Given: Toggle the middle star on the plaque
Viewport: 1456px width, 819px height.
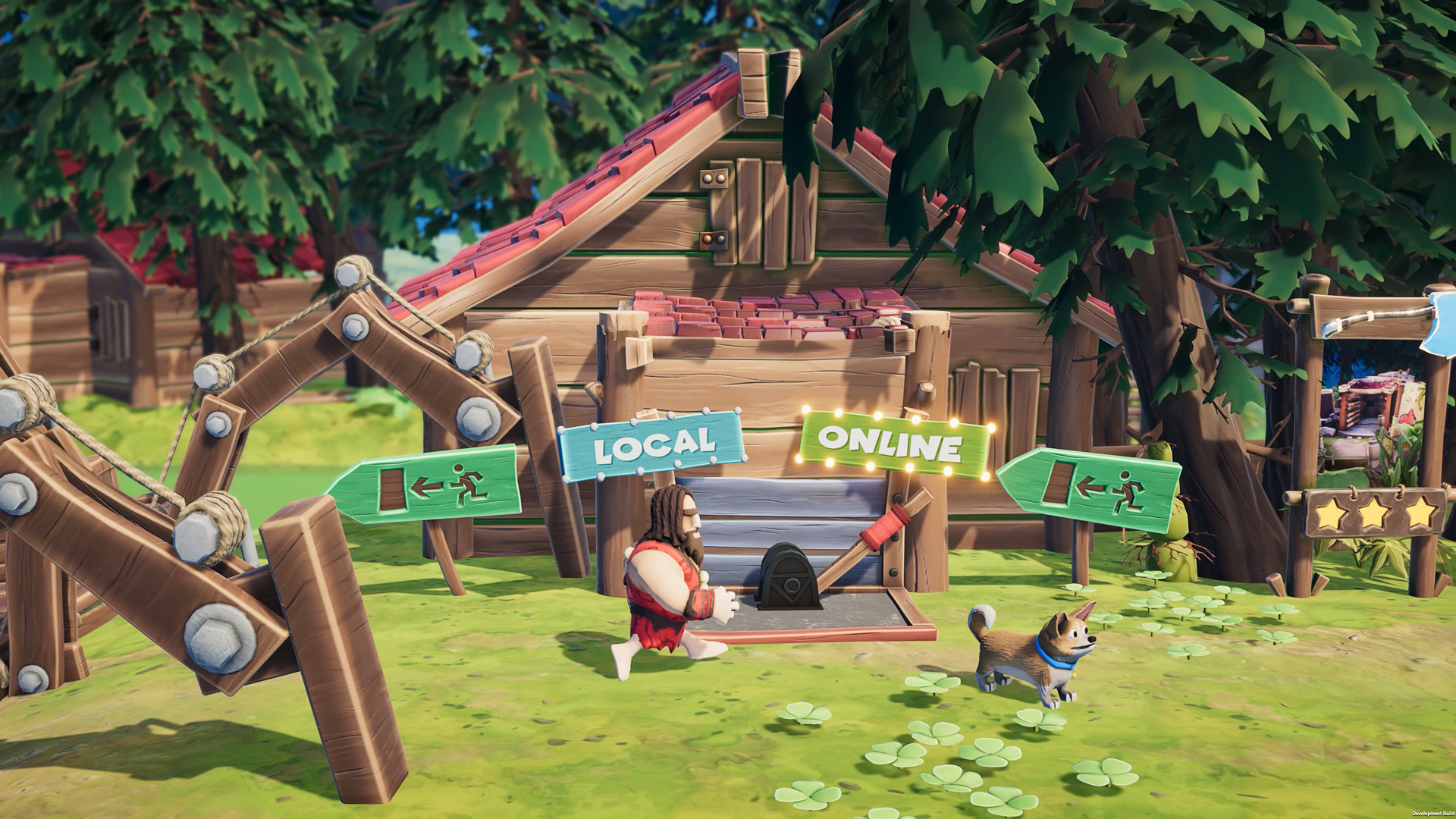Looking at the screenshot, I should click(x=1373, y=515).
